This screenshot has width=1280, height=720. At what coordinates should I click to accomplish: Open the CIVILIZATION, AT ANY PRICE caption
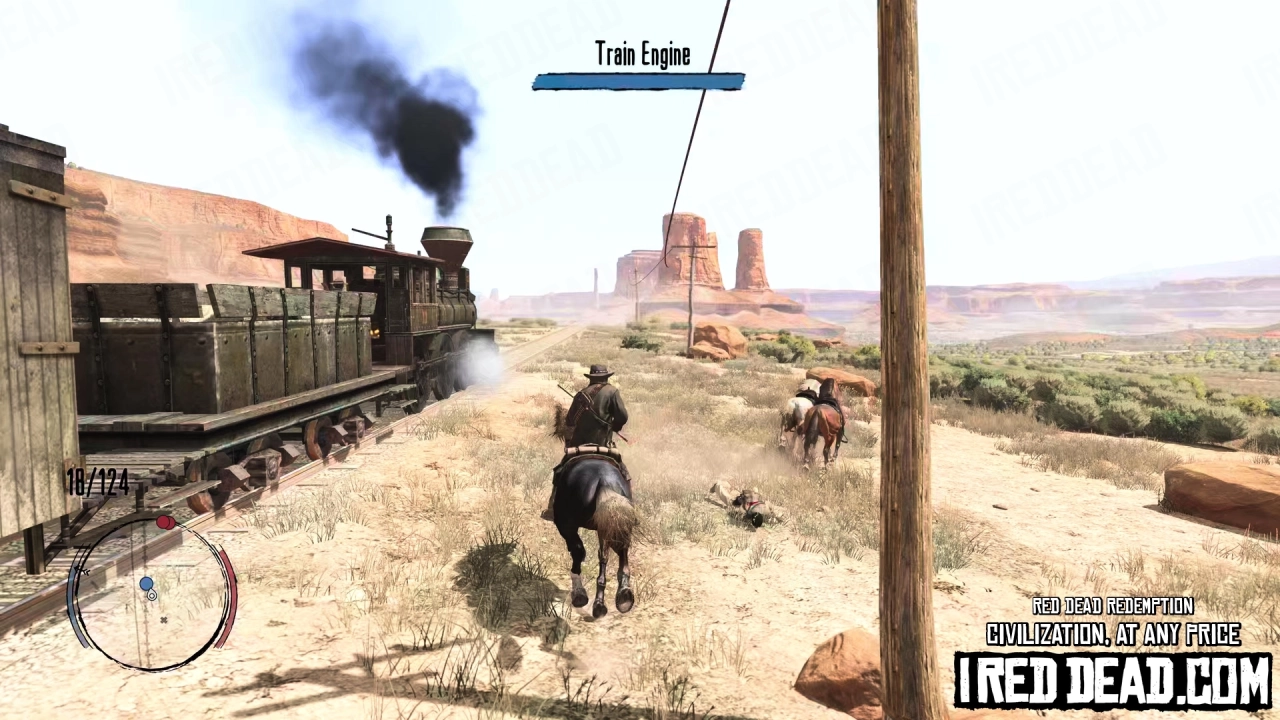tap(1113, 633)
